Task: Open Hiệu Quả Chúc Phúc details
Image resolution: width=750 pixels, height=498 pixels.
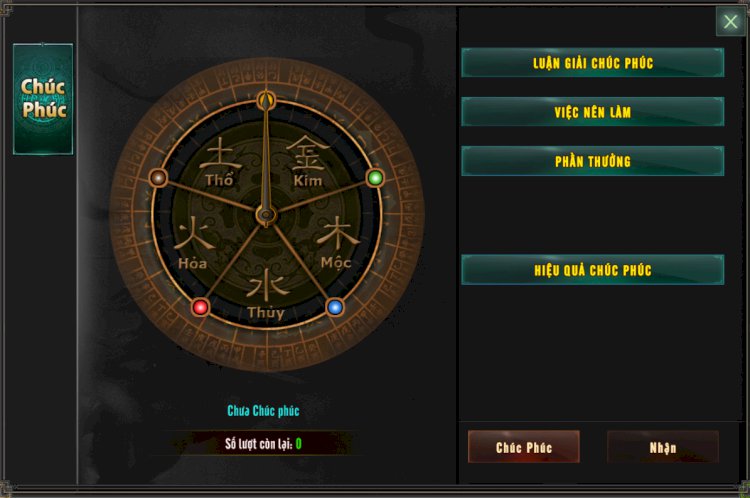Action: [x=592, y=270]
